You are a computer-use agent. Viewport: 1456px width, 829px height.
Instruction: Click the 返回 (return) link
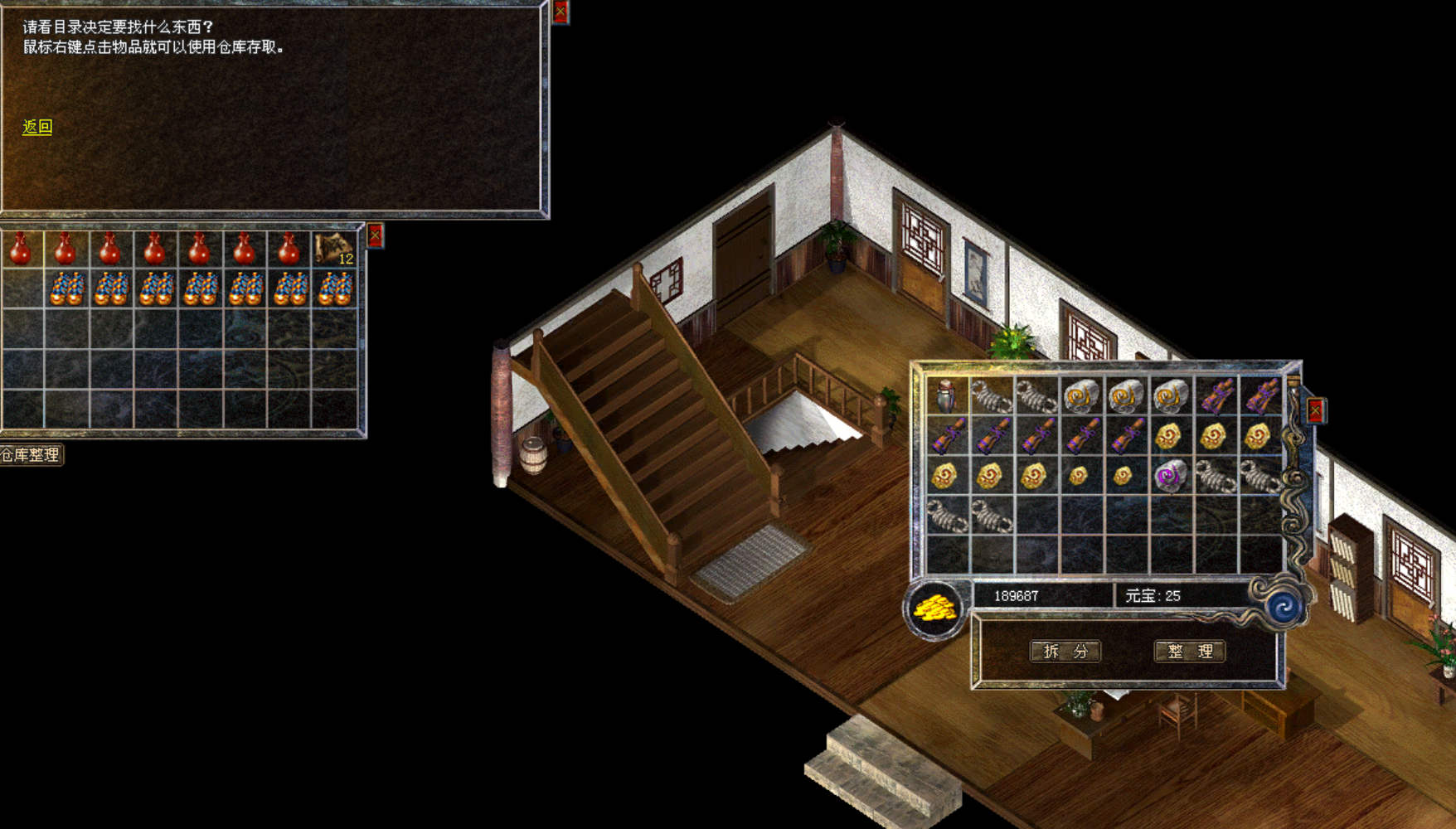coord(37,127)
